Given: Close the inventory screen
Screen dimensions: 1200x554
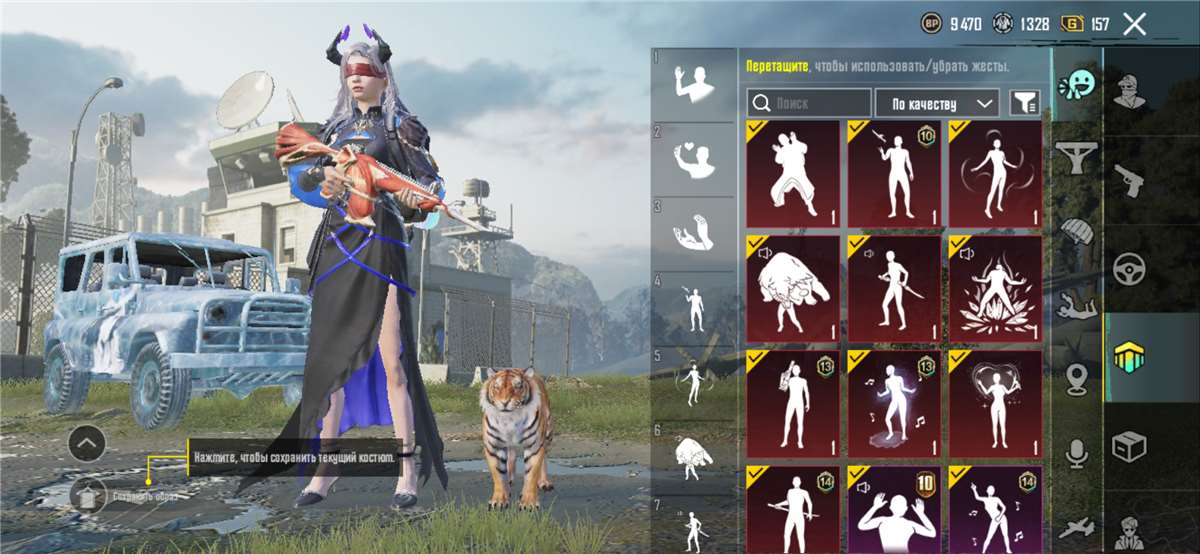Looking at the screenshot, I should click(x=1134, y=24).
